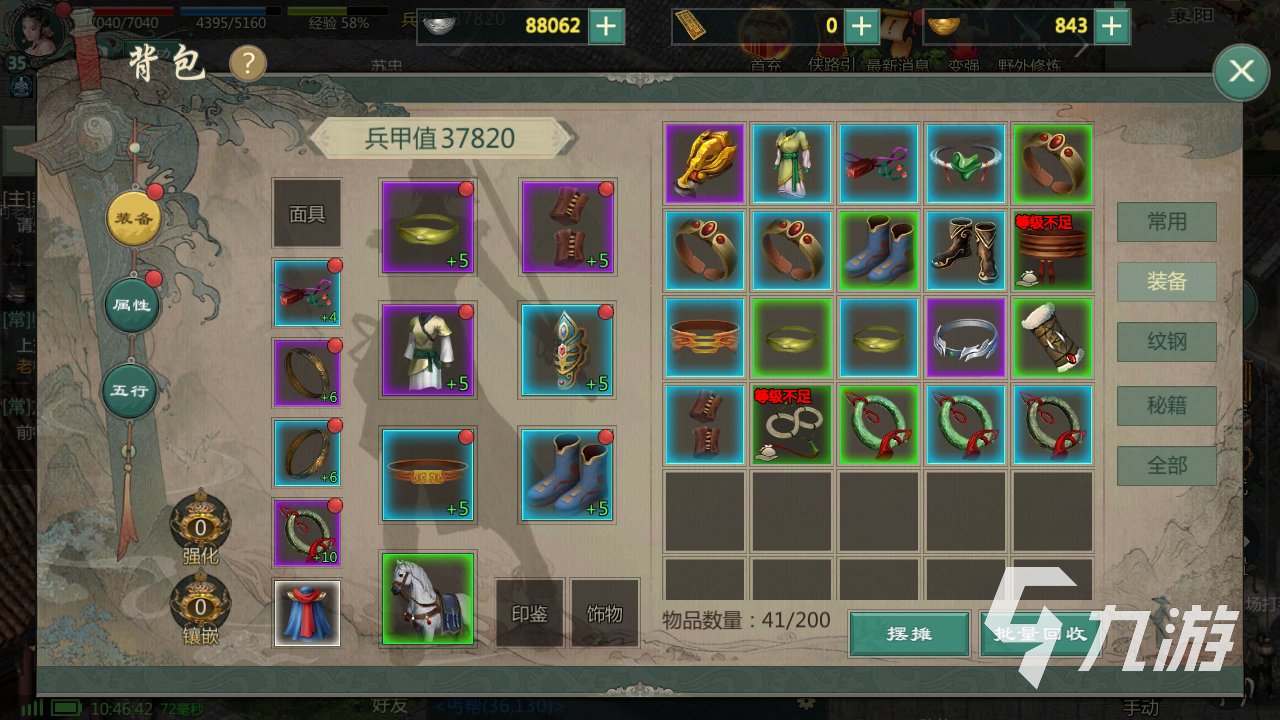The image size is (1280, 720).
Task: Open the 镶嵌 inlay icon
Action: pos(200,607)
